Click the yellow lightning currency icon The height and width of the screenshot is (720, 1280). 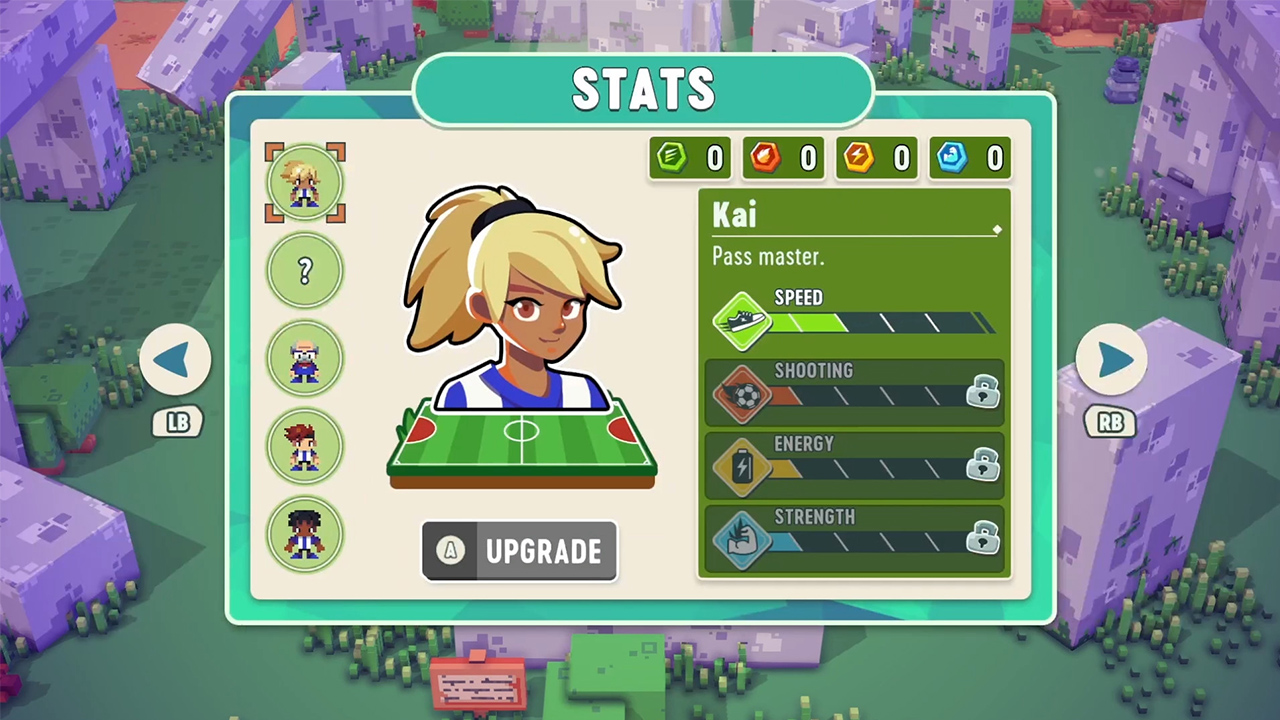[858, 157]
